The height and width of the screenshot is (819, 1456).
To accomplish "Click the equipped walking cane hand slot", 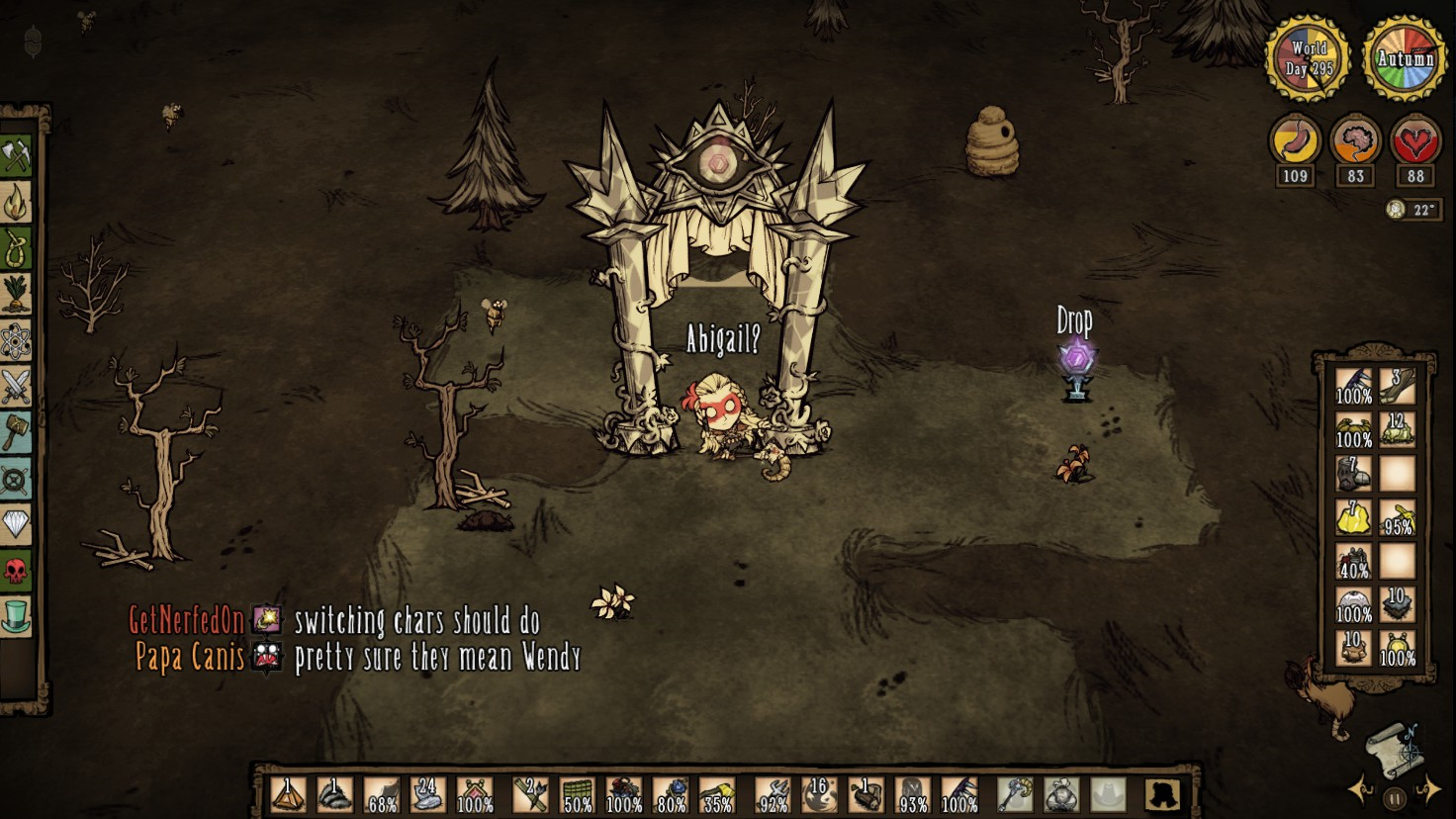I will point(1014,794).
